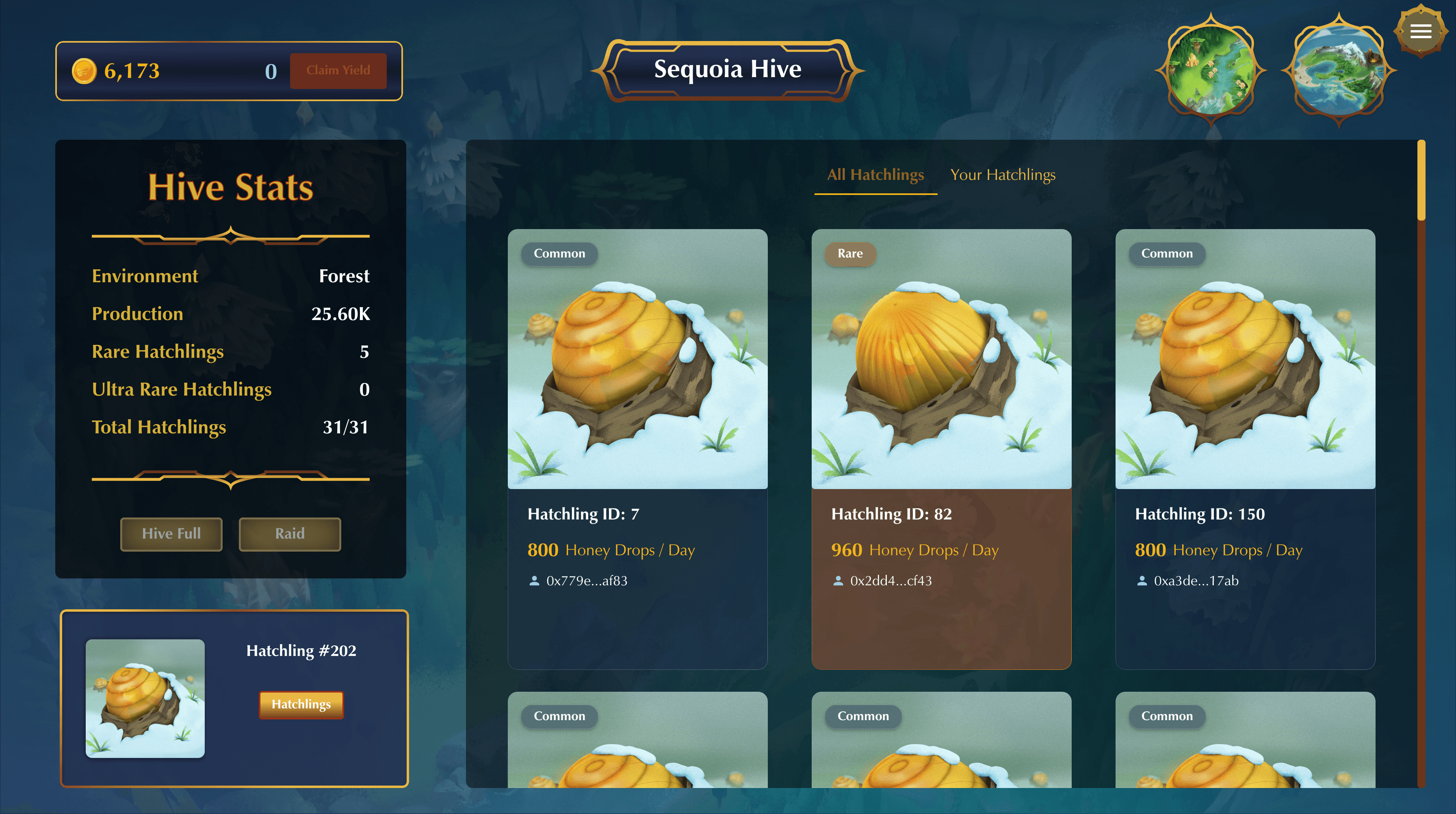The height and width of the screenshot is (814, 1456).
Task: Switch to the All Hatchlings tab
Action: (x=875, y=175)
